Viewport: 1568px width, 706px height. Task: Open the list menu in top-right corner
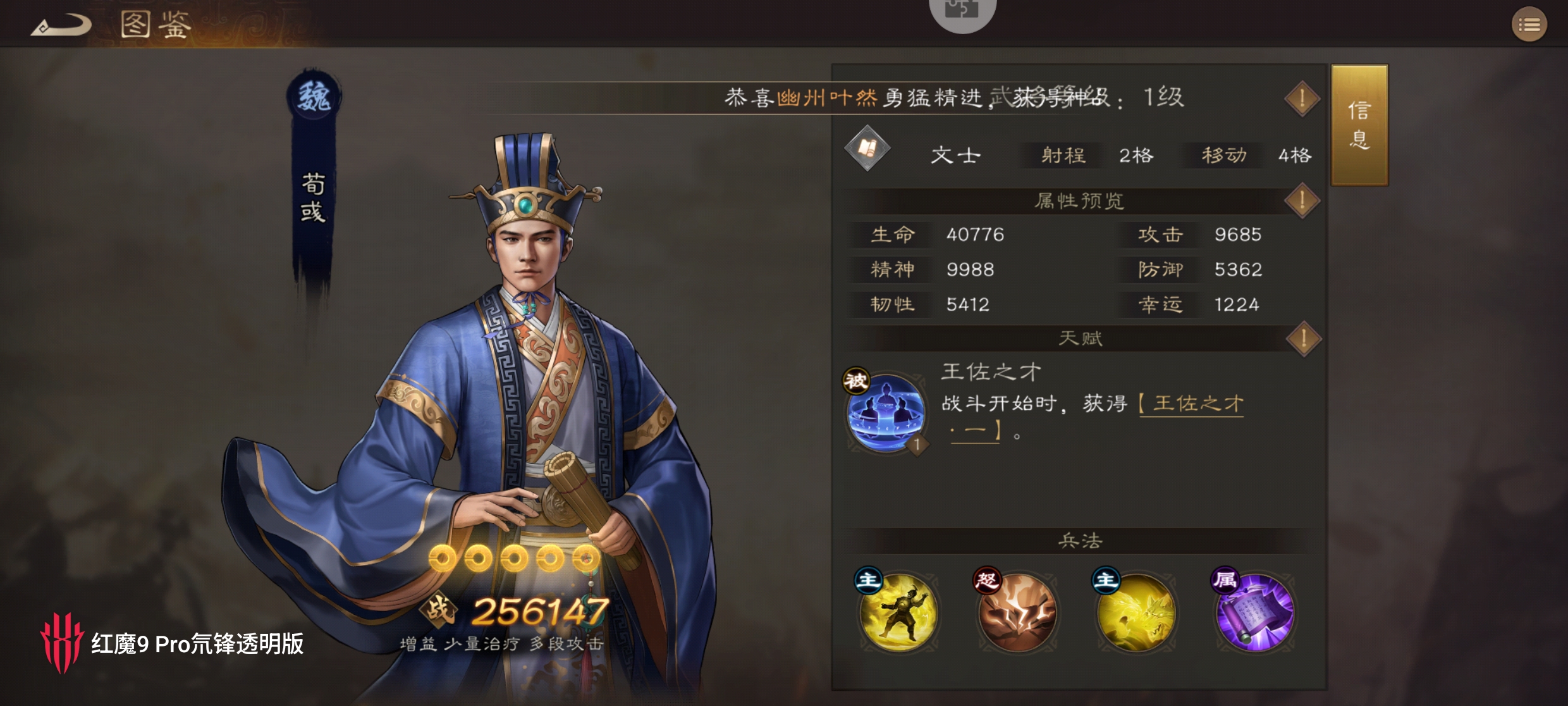click(1529, 25)
